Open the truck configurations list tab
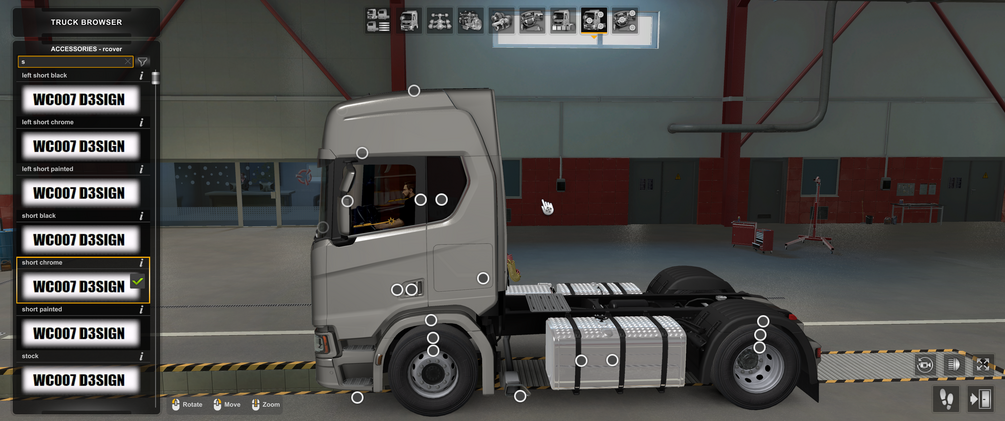Screen dimensions: 1005x421 point(378,20)
